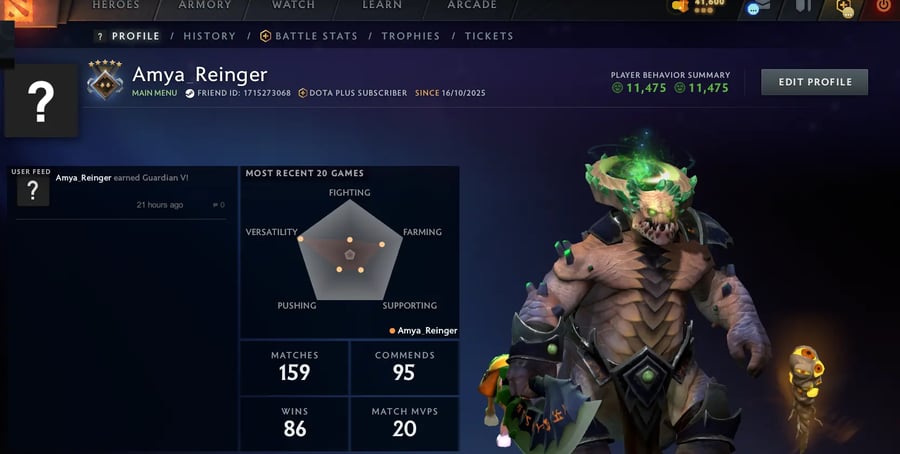Image resolution: width=900 pixels, height=454 pixels.
Task: Open the shards currency shop icon
Action: (x=681, y=6)
